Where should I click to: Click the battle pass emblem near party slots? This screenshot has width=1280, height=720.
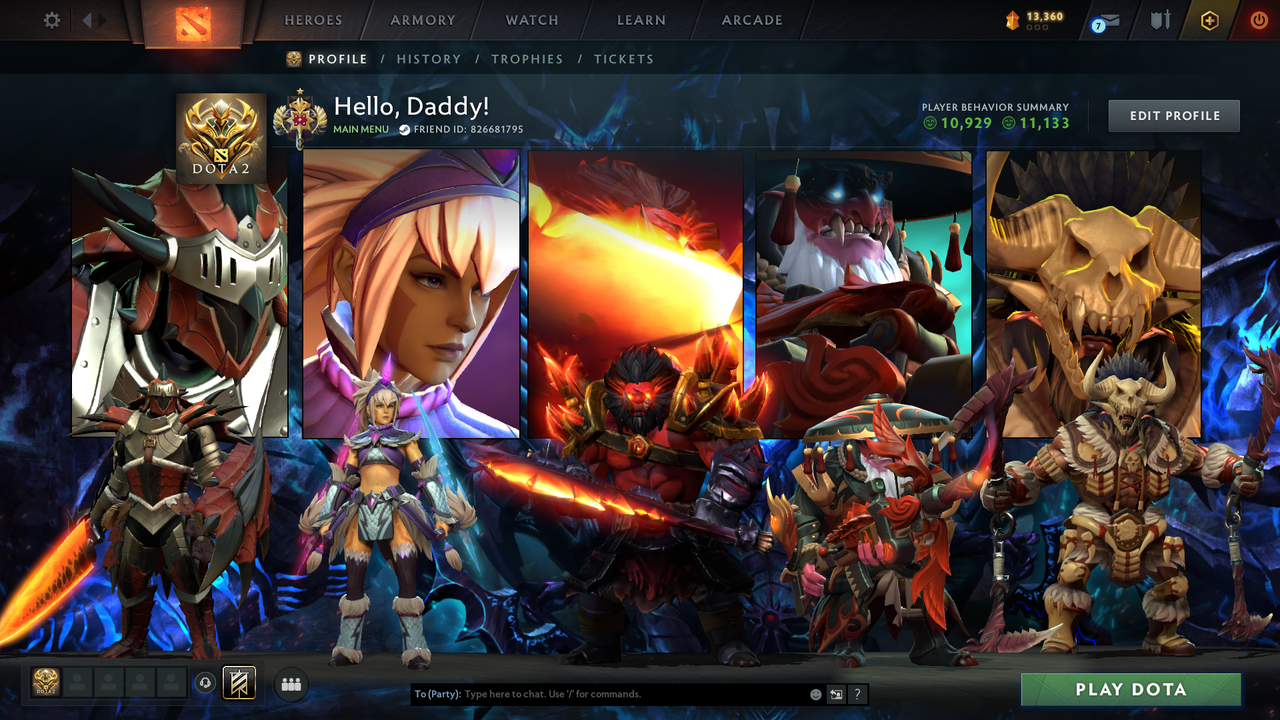coord(240,683)
